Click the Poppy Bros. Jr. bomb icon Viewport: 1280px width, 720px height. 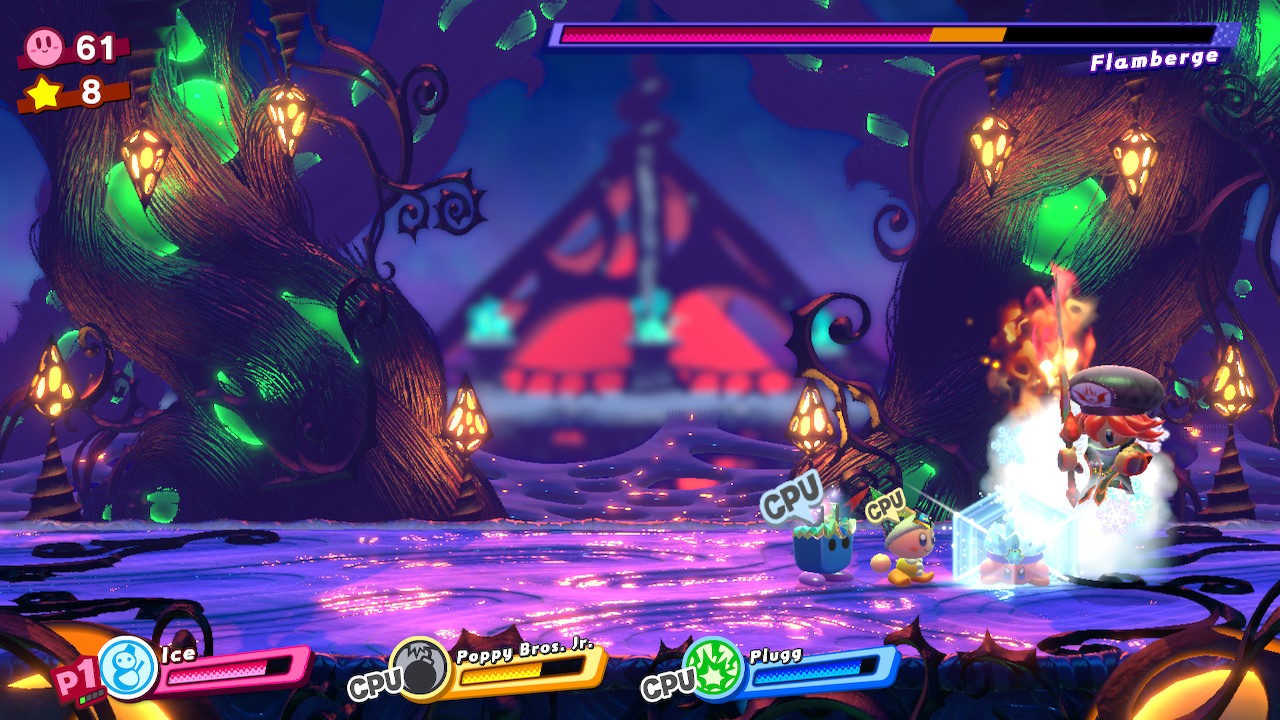coord(420,667)
